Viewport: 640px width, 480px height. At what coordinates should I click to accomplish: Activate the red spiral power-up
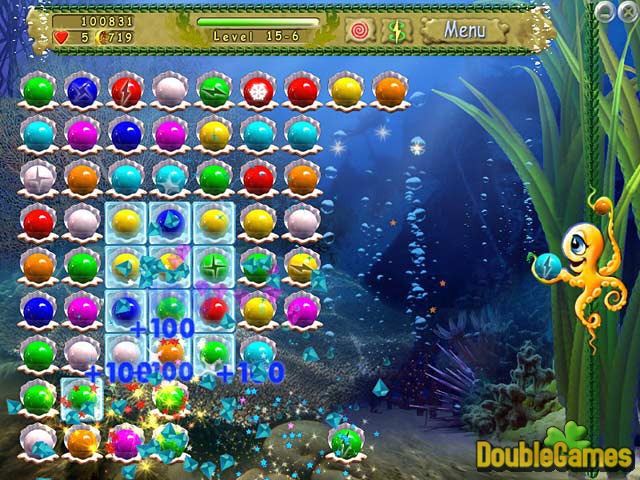(x=358, y=30)
